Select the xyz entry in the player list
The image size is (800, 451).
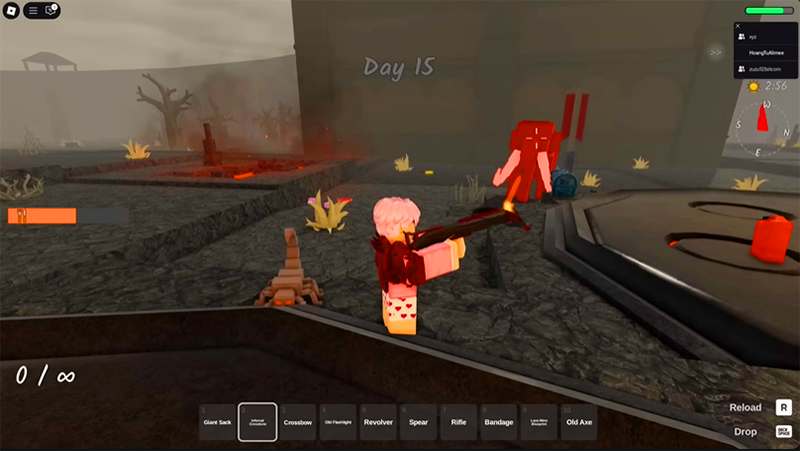click(753, 36)
